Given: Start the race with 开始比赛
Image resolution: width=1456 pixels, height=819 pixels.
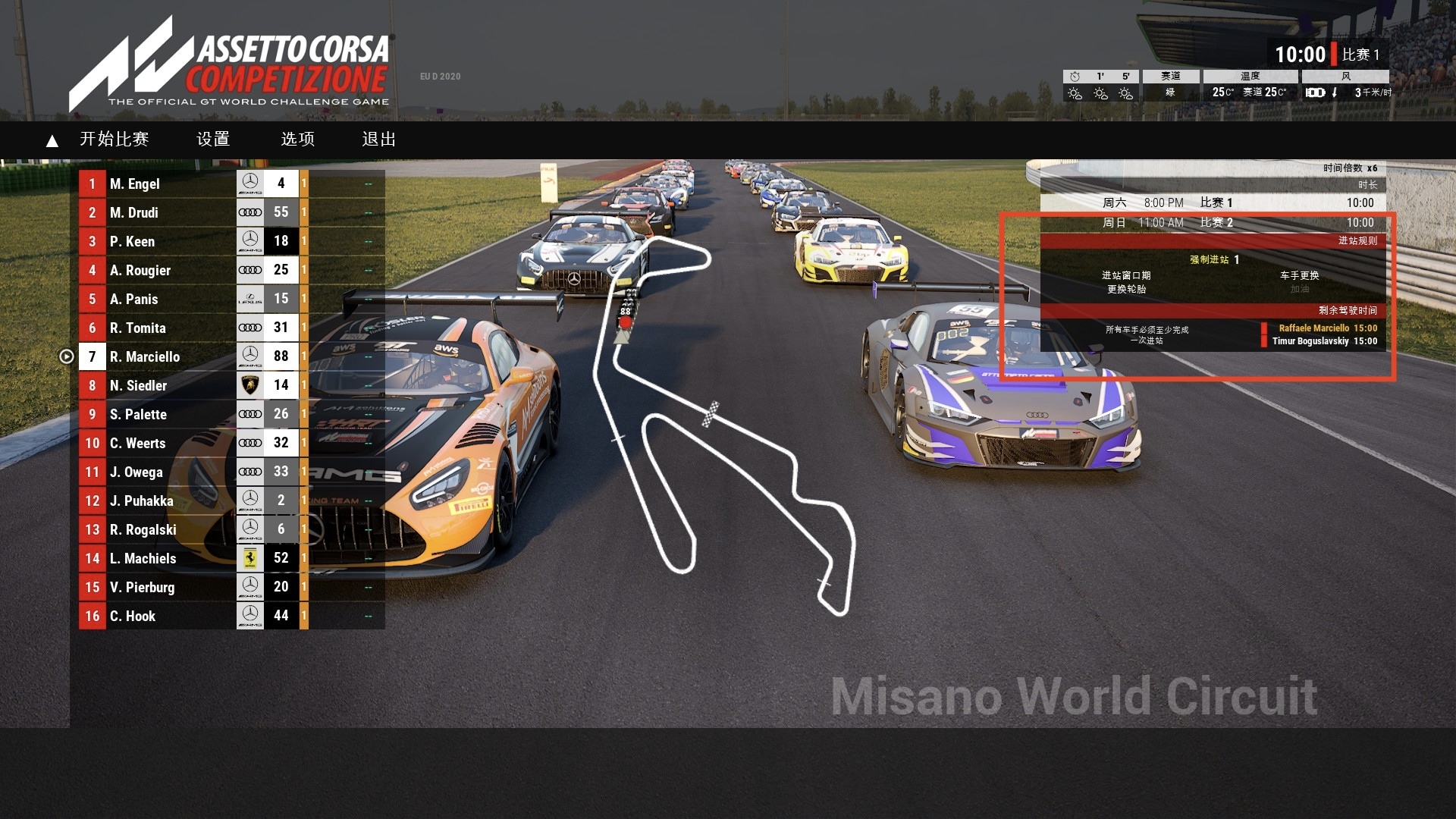Looking at the screenshot, I should click(114, 140).
